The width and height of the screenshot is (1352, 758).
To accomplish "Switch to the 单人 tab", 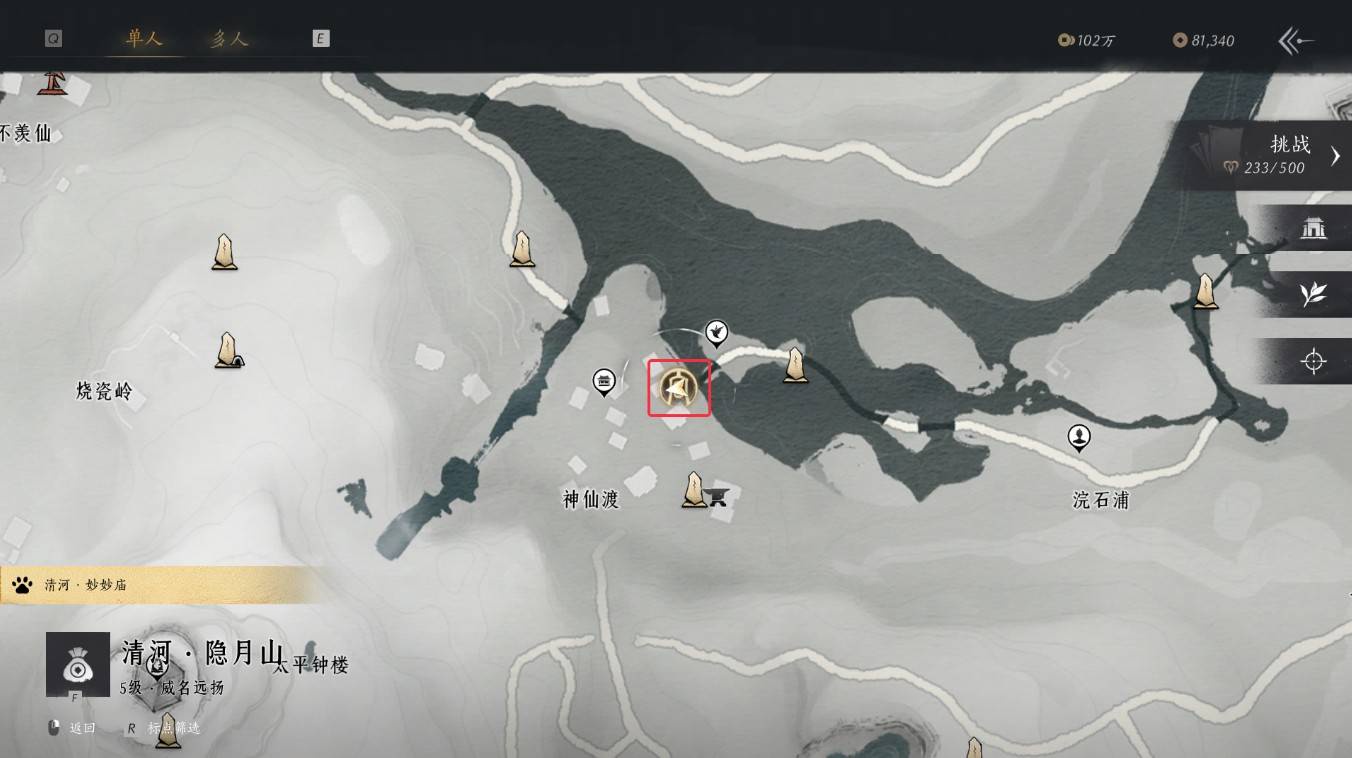I will pos(144,39).
